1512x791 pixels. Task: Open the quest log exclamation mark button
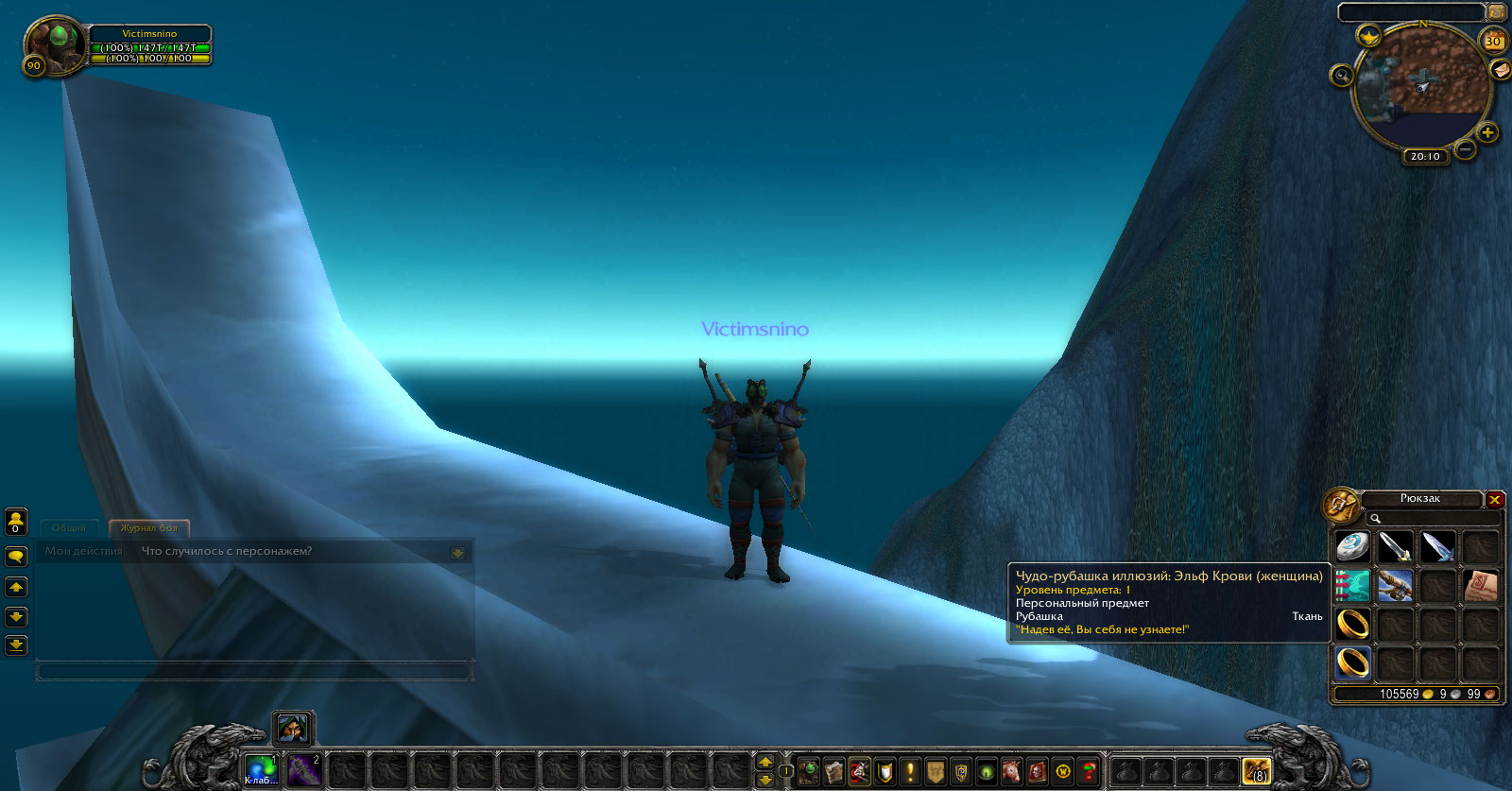click(910, 771)
